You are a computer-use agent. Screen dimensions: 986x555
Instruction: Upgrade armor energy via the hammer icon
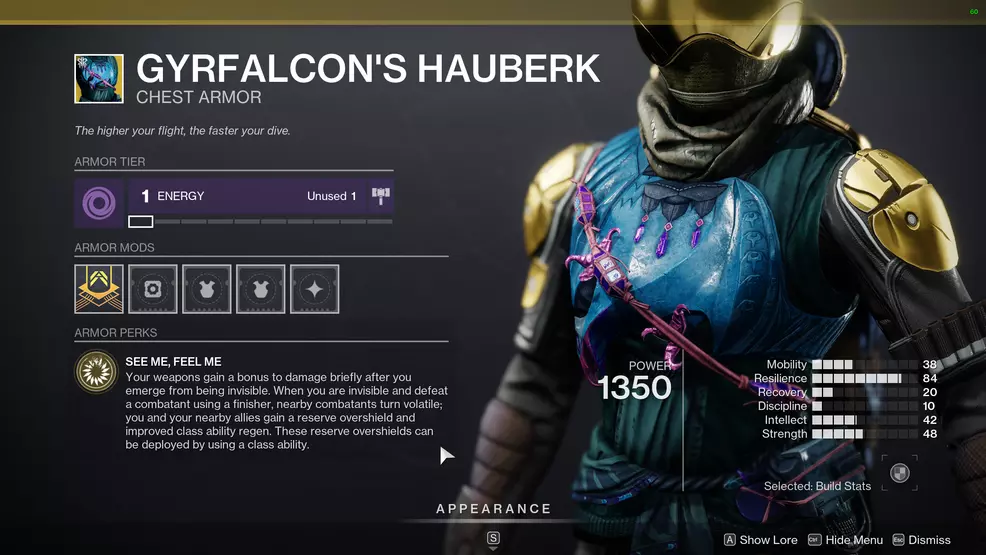pos(379,196)
